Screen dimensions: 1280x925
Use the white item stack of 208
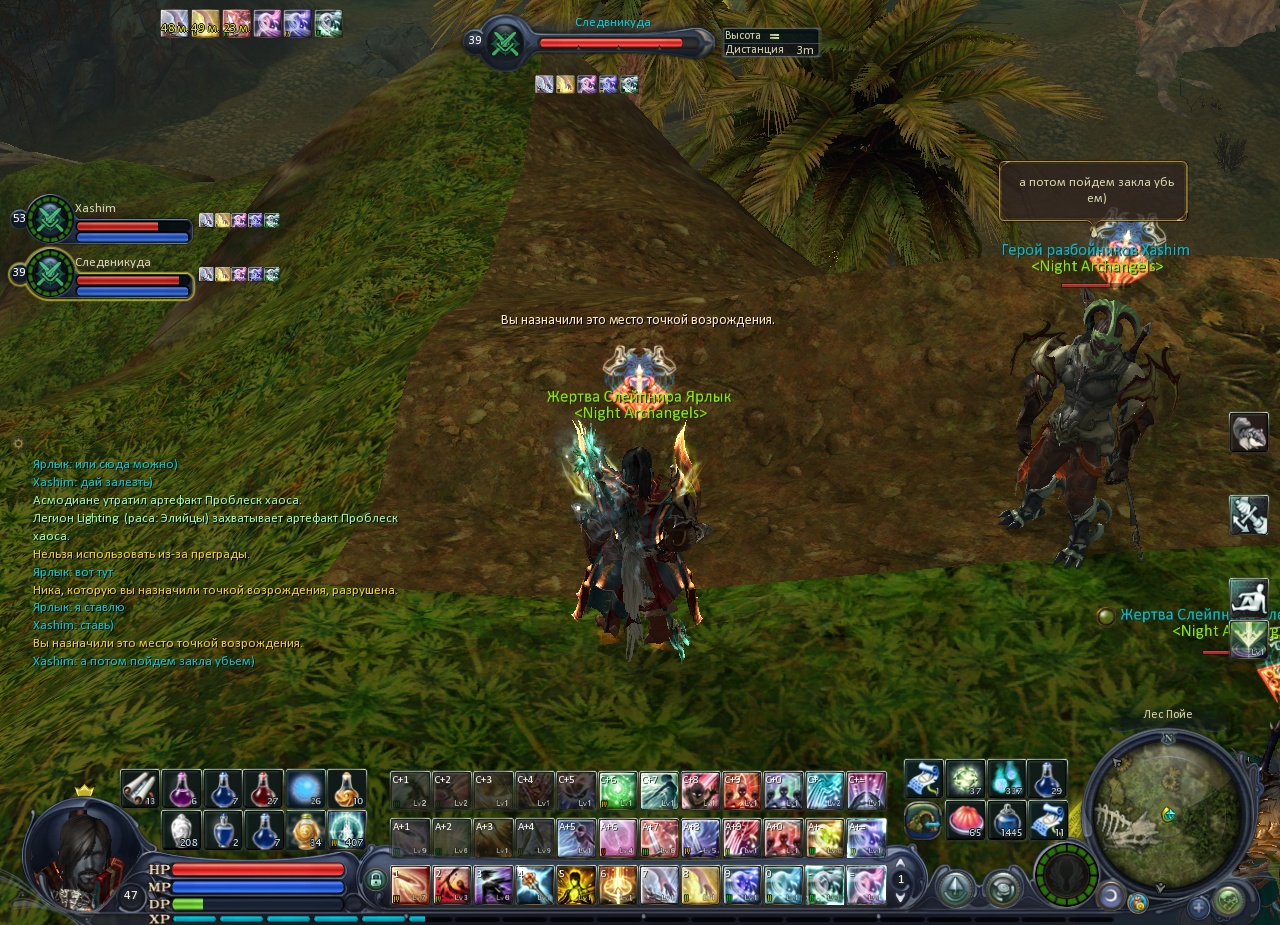[181, 830]
